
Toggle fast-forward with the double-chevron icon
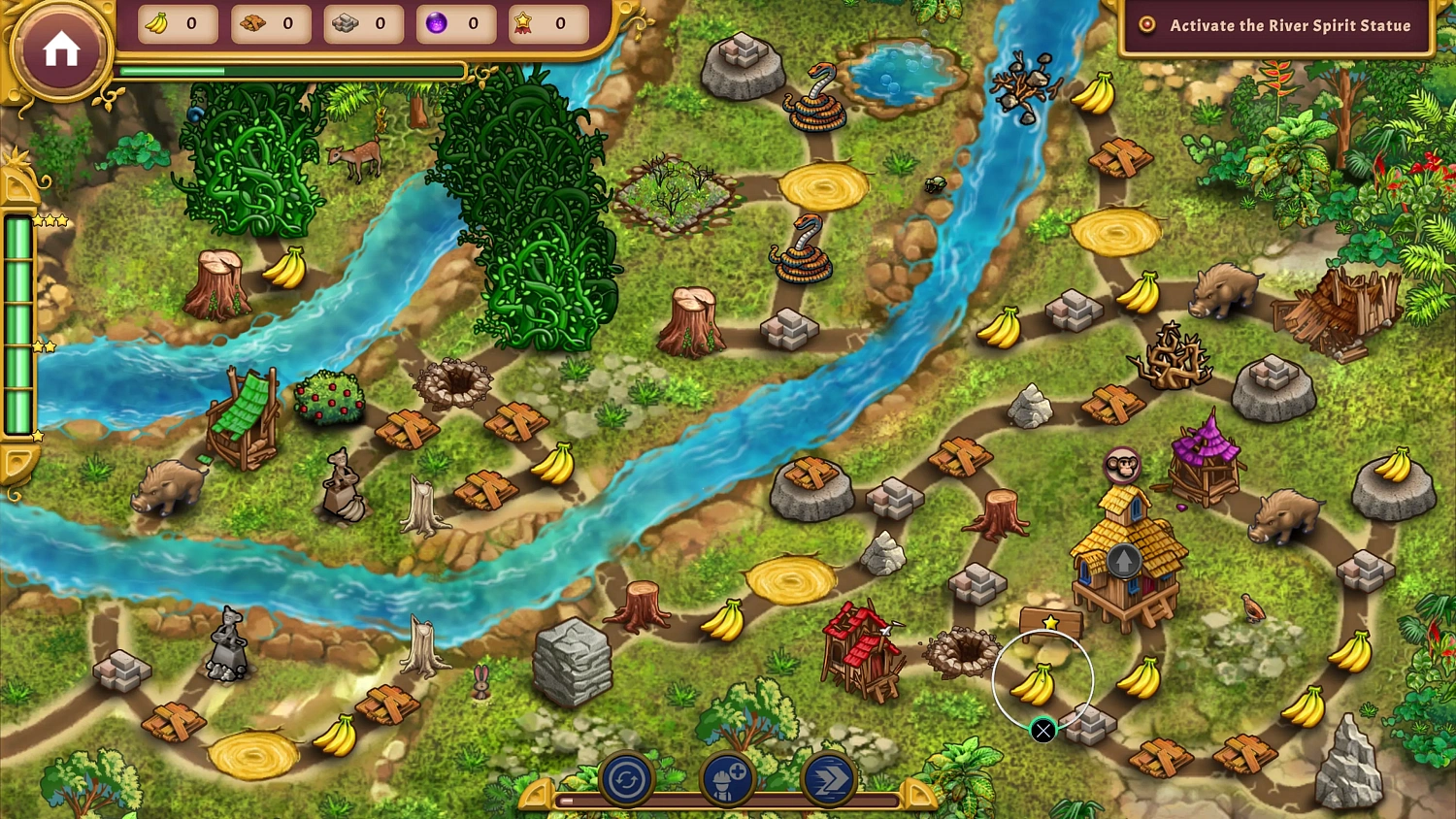pyautogui.click(x=827, y=778)
